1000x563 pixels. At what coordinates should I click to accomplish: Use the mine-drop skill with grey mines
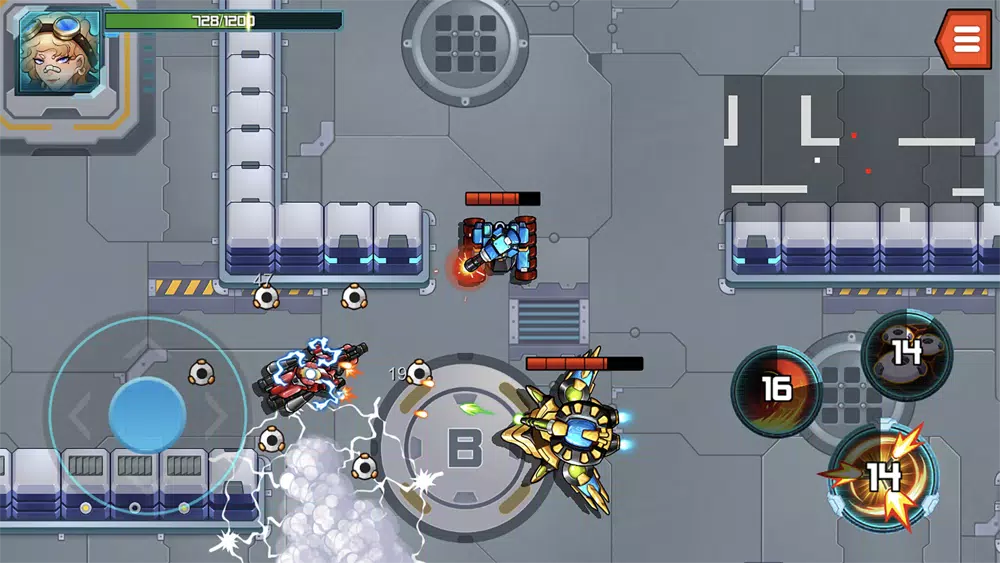(906, 354)
